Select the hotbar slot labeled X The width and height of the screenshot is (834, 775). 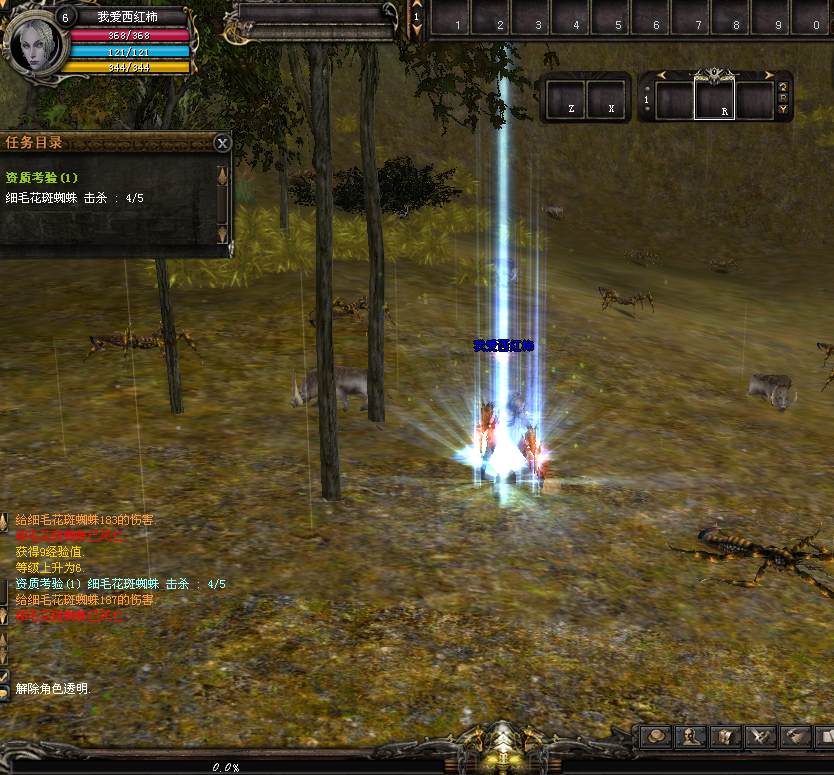coord(607,99)
